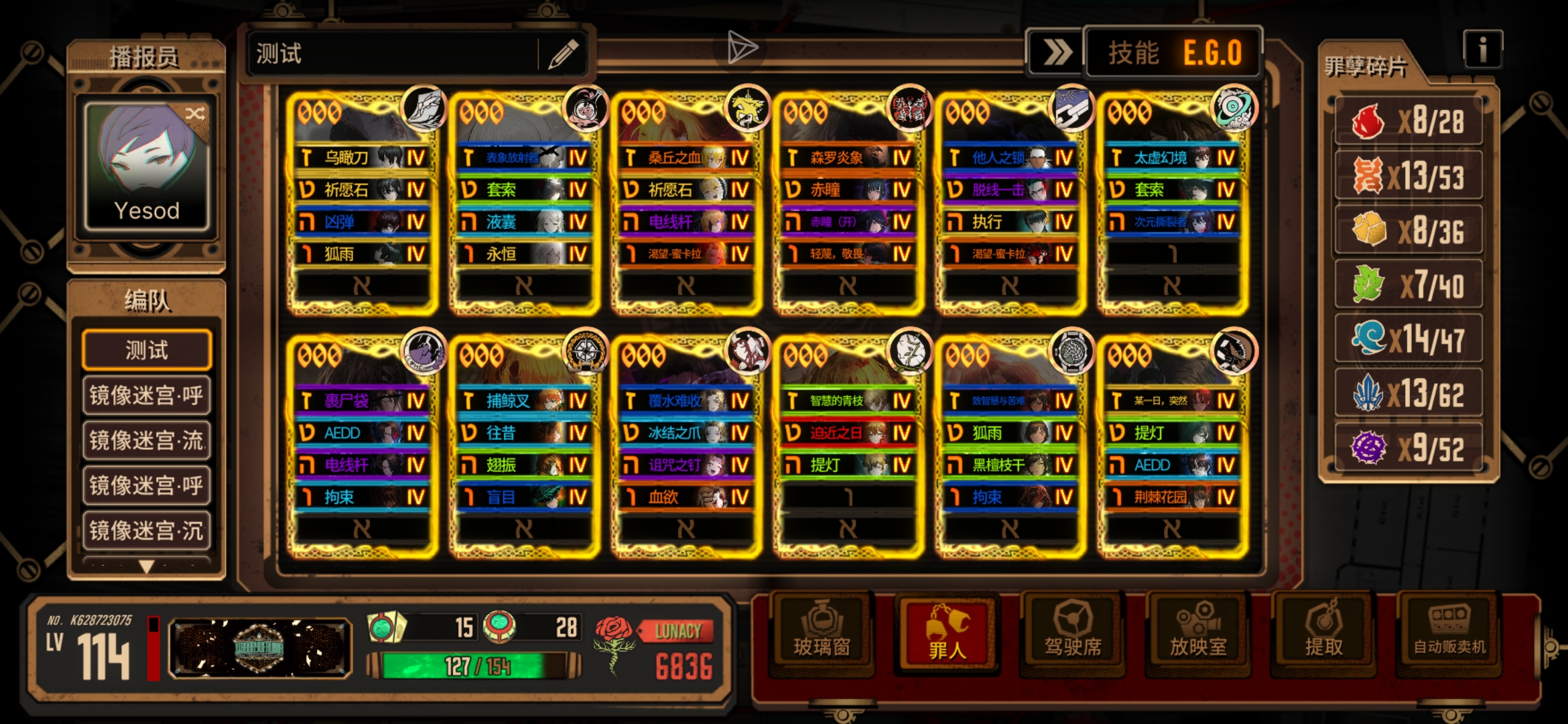
Task: Change the Yesod announcer portrait
Action: click(x=147, y=166)
